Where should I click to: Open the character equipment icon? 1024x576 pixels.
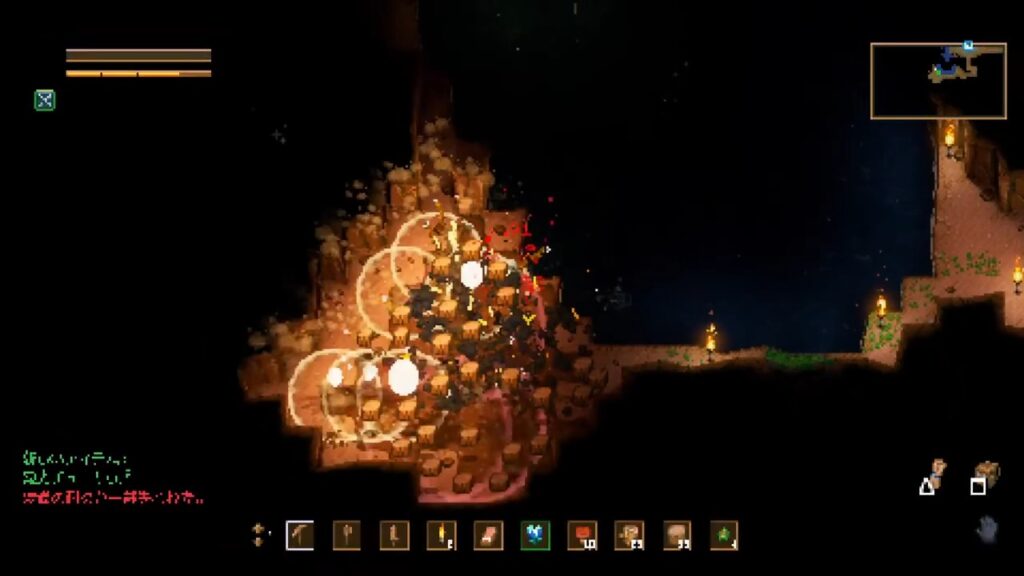[x=937, y=472]
